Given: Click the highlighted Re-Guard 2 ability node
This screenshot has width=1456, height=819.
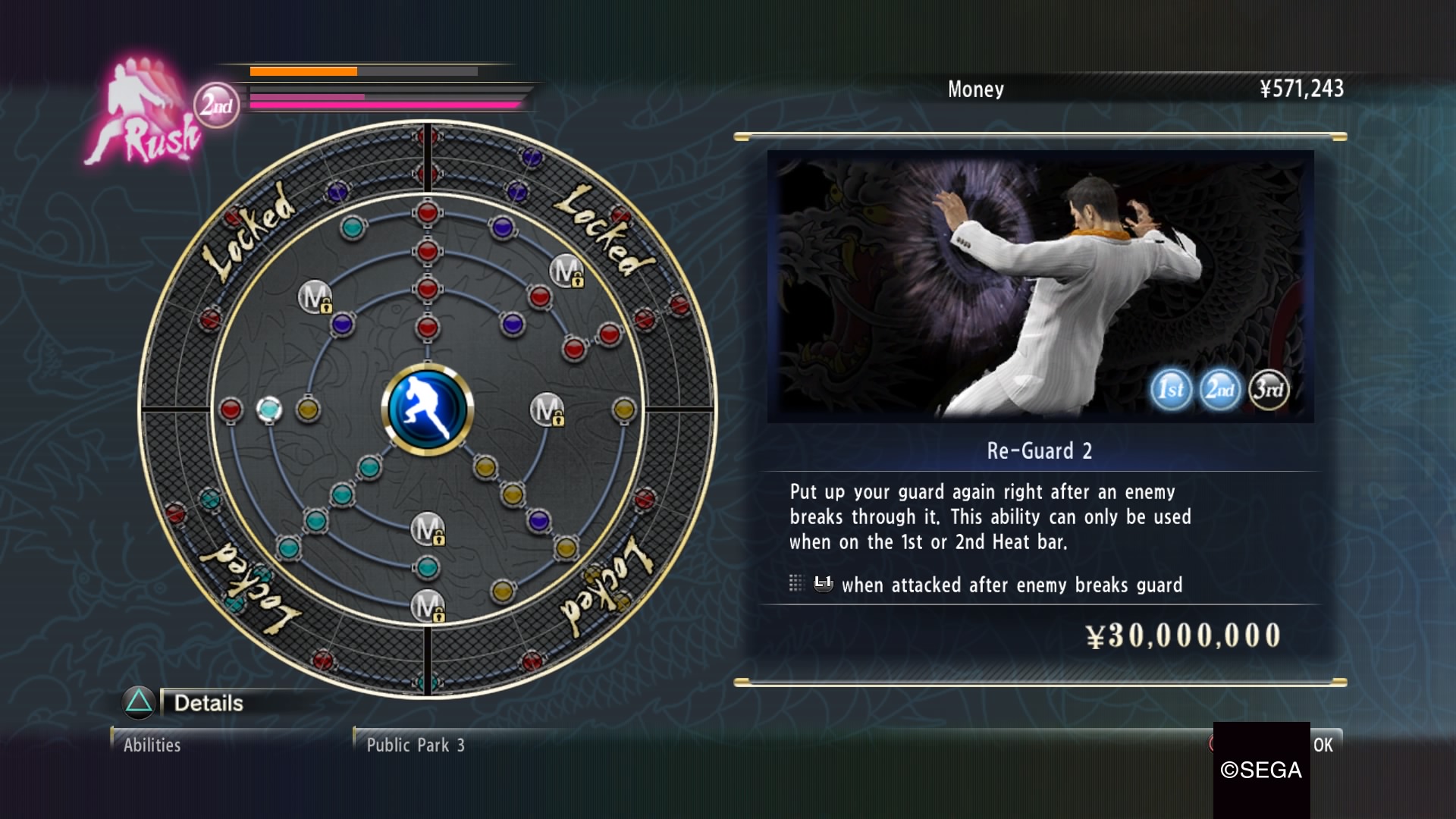Looking at the screenshot, I should pyautogui.click(x=268, y=409).
